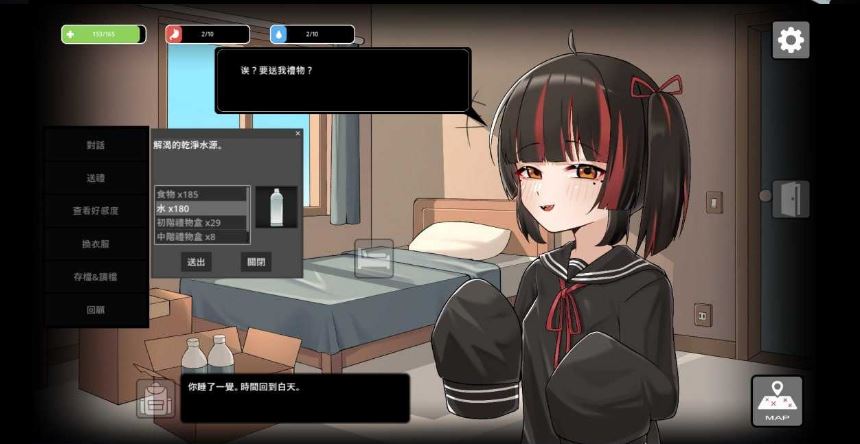
Task: Choose the 回顧 (review) menu entry
Action: tap(96, 310)
